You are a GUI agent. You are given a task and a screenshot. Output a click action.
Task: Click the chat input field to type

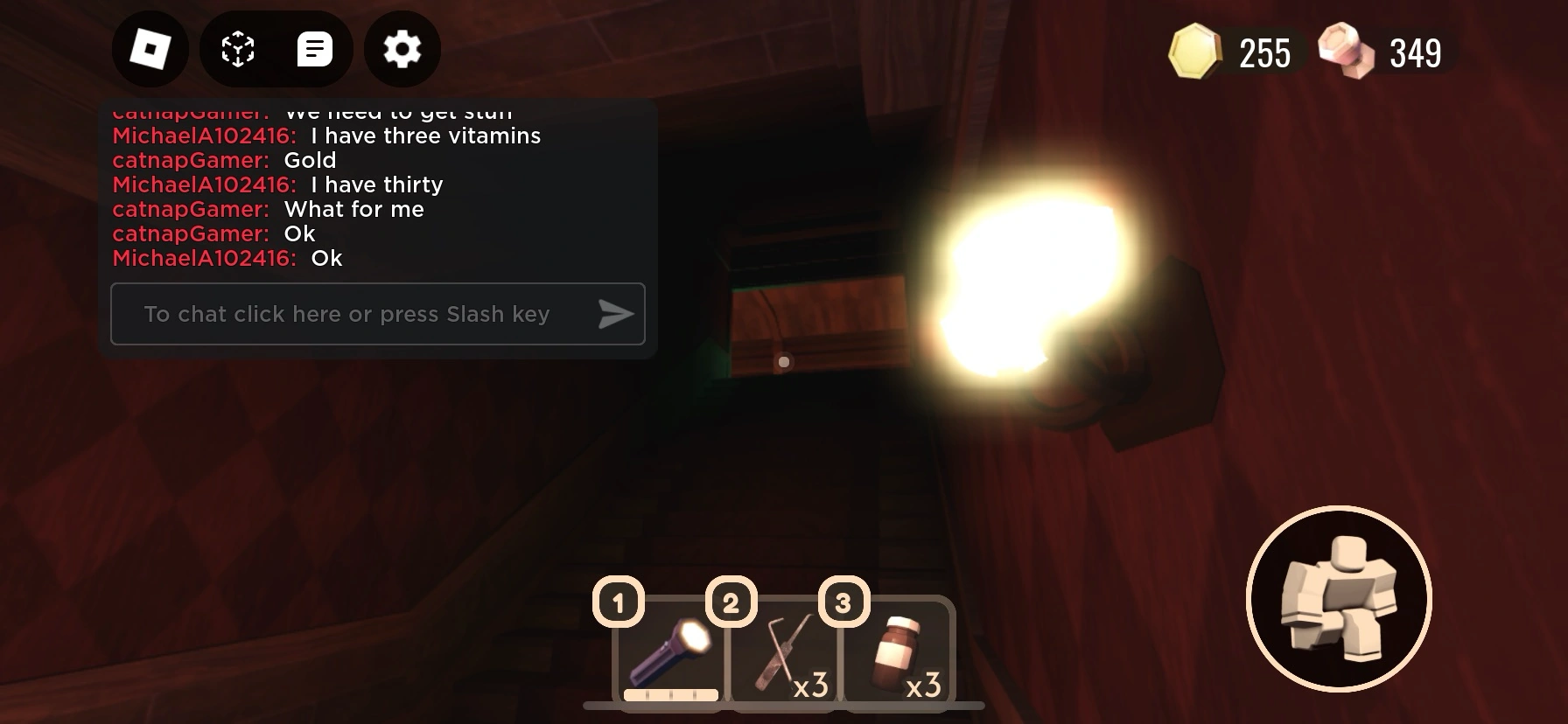click(347, 314)
